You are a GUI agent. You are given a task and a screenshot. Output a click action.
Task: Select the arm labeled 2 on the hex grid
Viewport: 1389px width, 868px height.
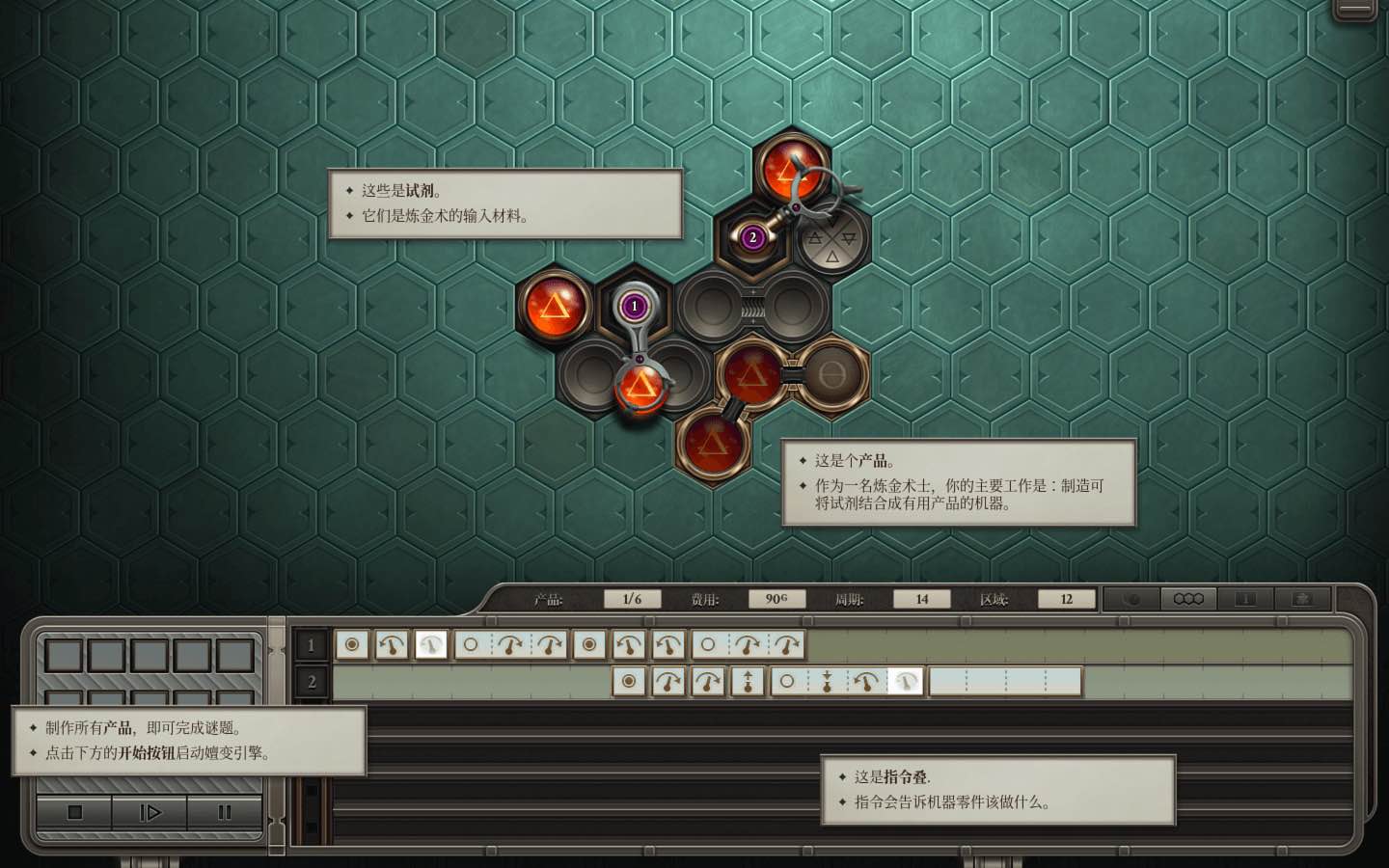coord(753,235)
